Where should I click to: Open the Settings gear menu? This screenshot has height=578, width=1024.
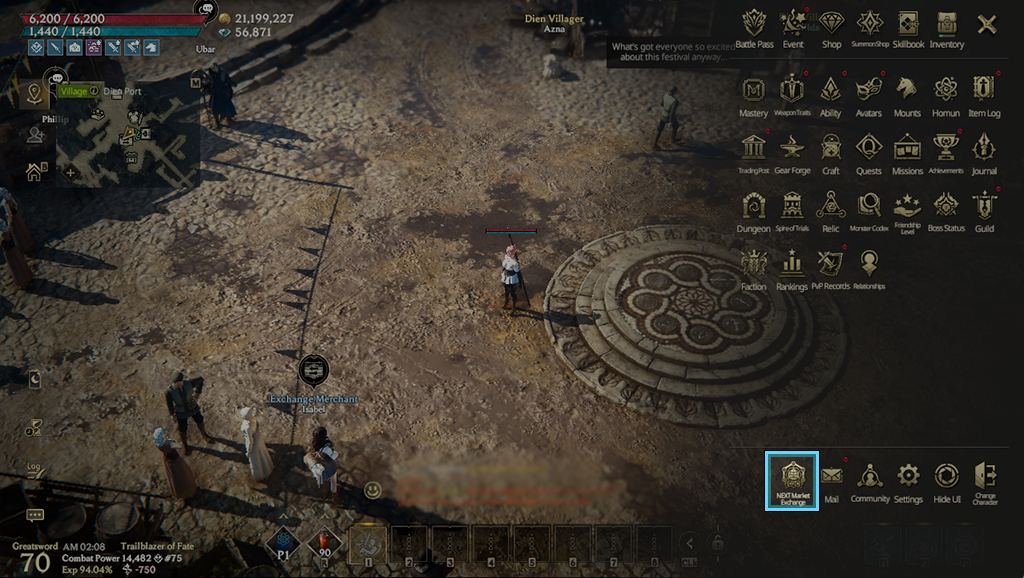point(908,478)
